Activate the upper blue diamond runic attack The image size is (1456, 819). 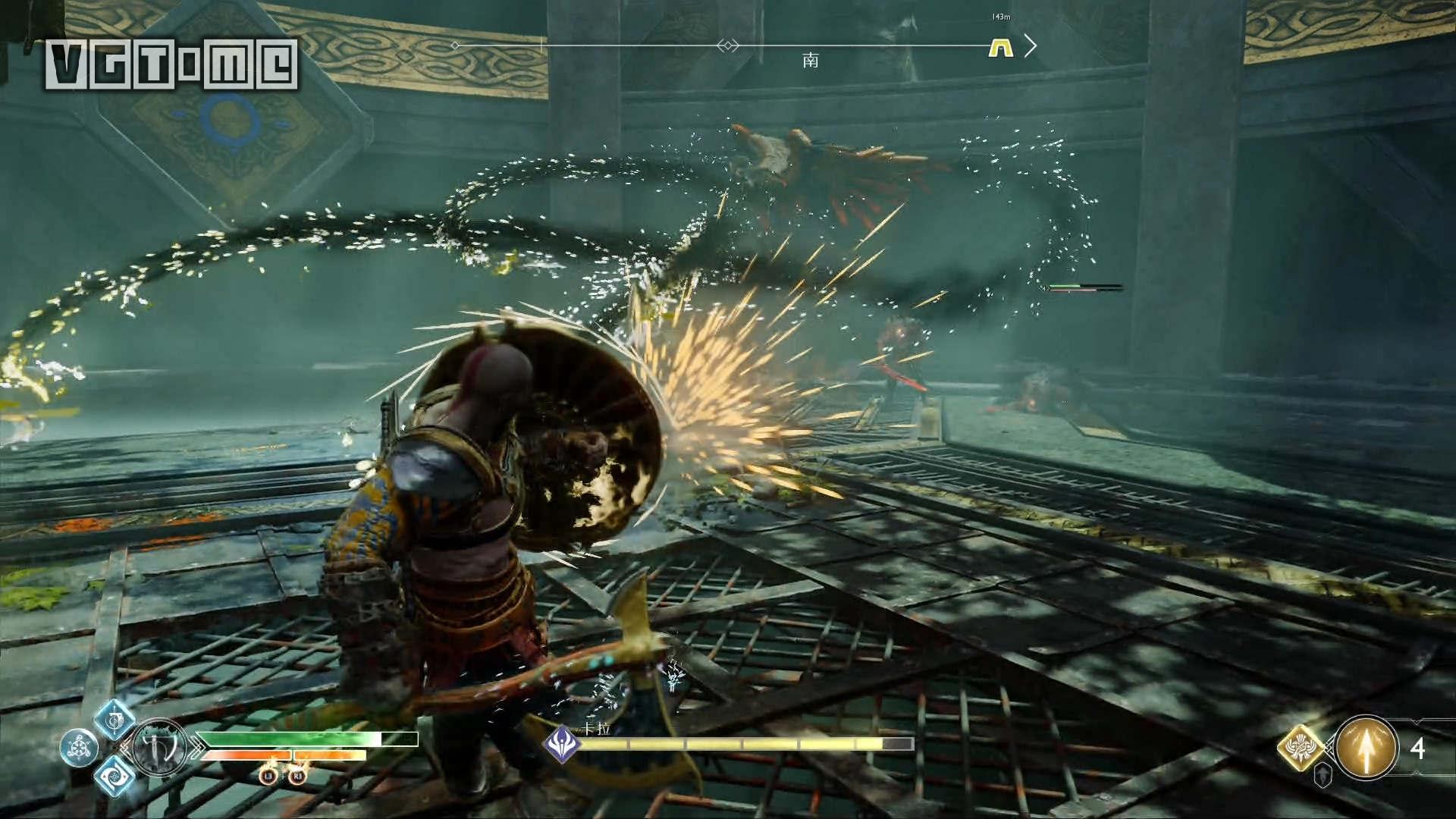tap(115, 718)
